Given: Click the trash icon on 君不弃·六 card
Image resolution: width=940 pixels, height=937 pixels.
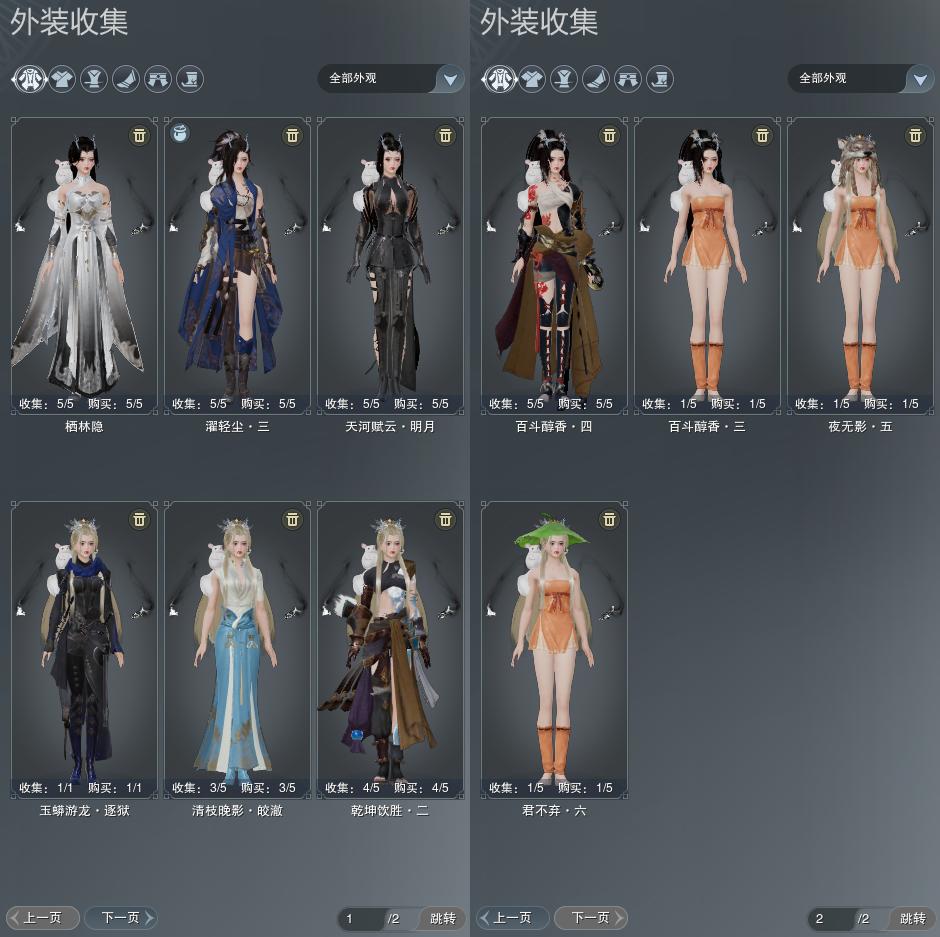Looking at the screenshot, I should point(609,519).
